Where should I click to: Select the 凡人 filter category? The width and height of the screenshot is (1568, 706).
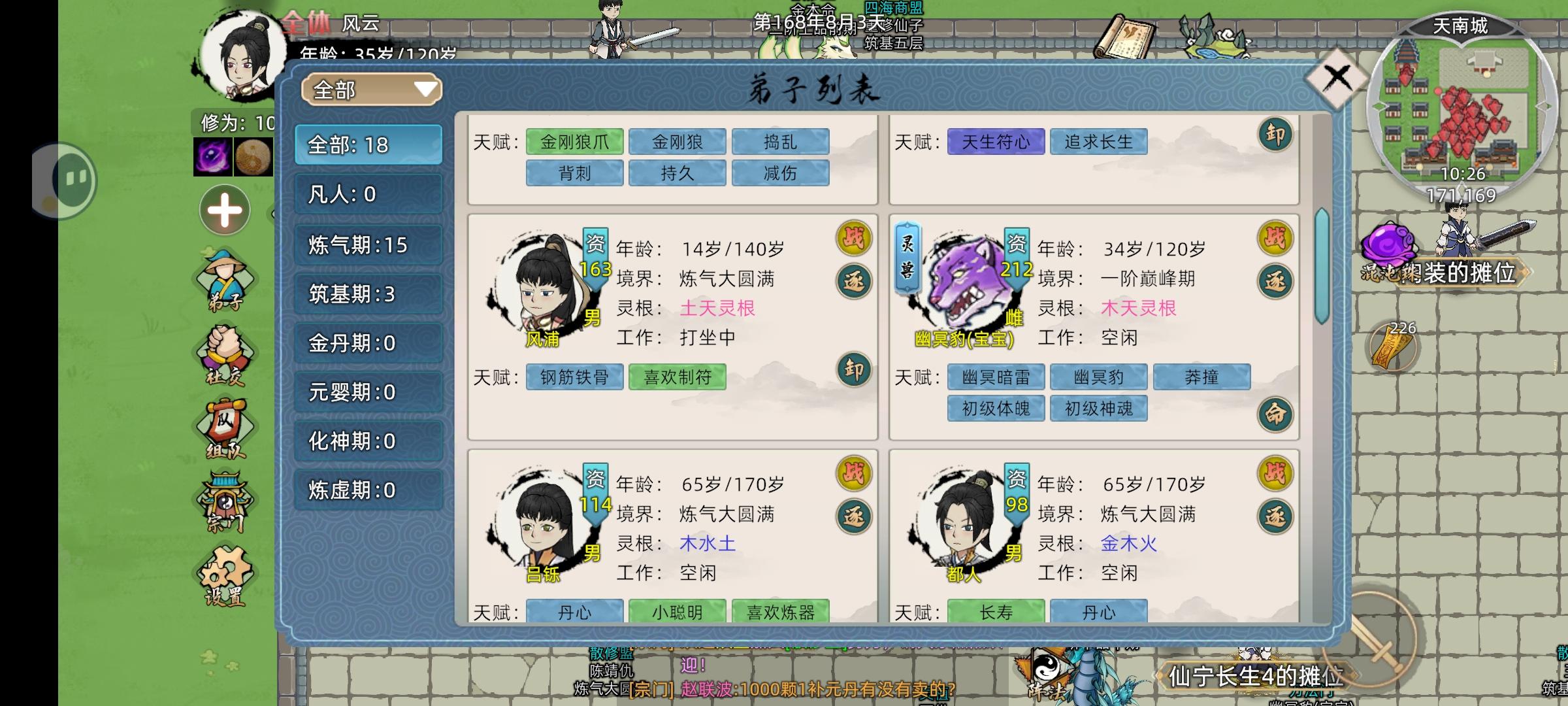(x=368, y=194)
